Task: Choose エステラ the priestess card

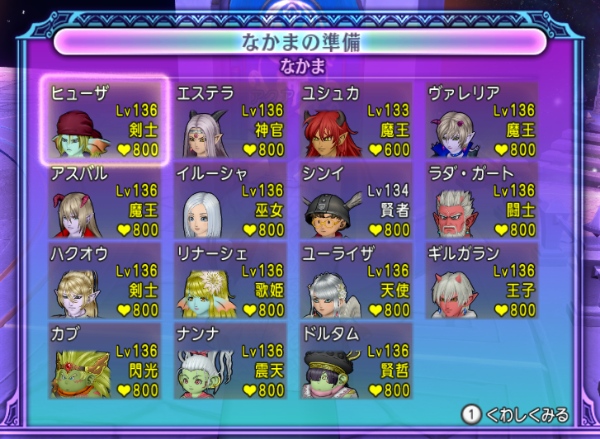Action: click(231, 121)
